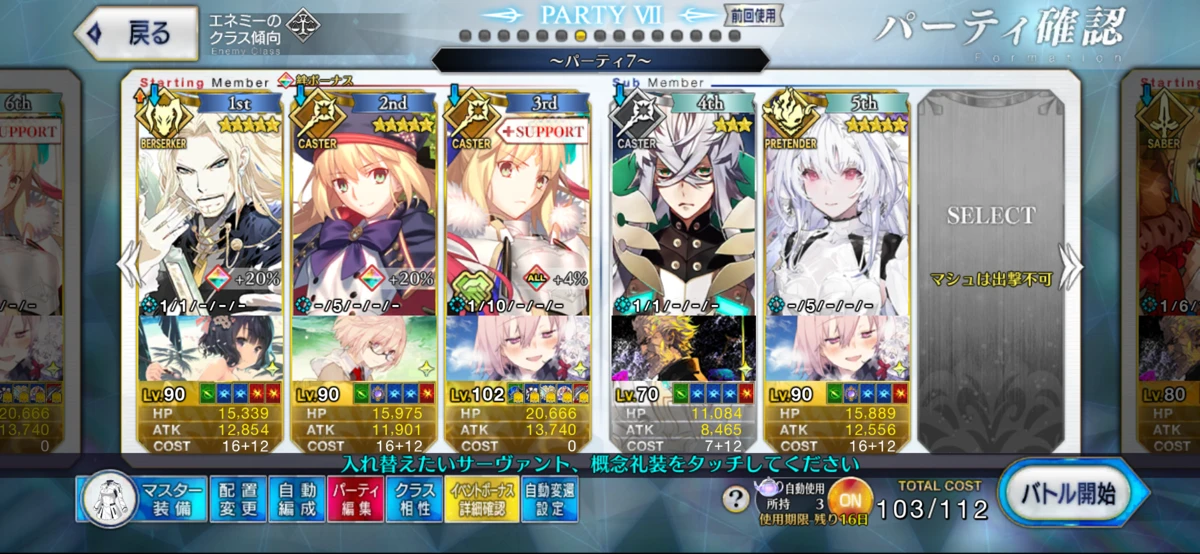The height and width of the screenshot is (554, 1200).
Task: Start the battle with バトル開始
Action: (1072, 494)
